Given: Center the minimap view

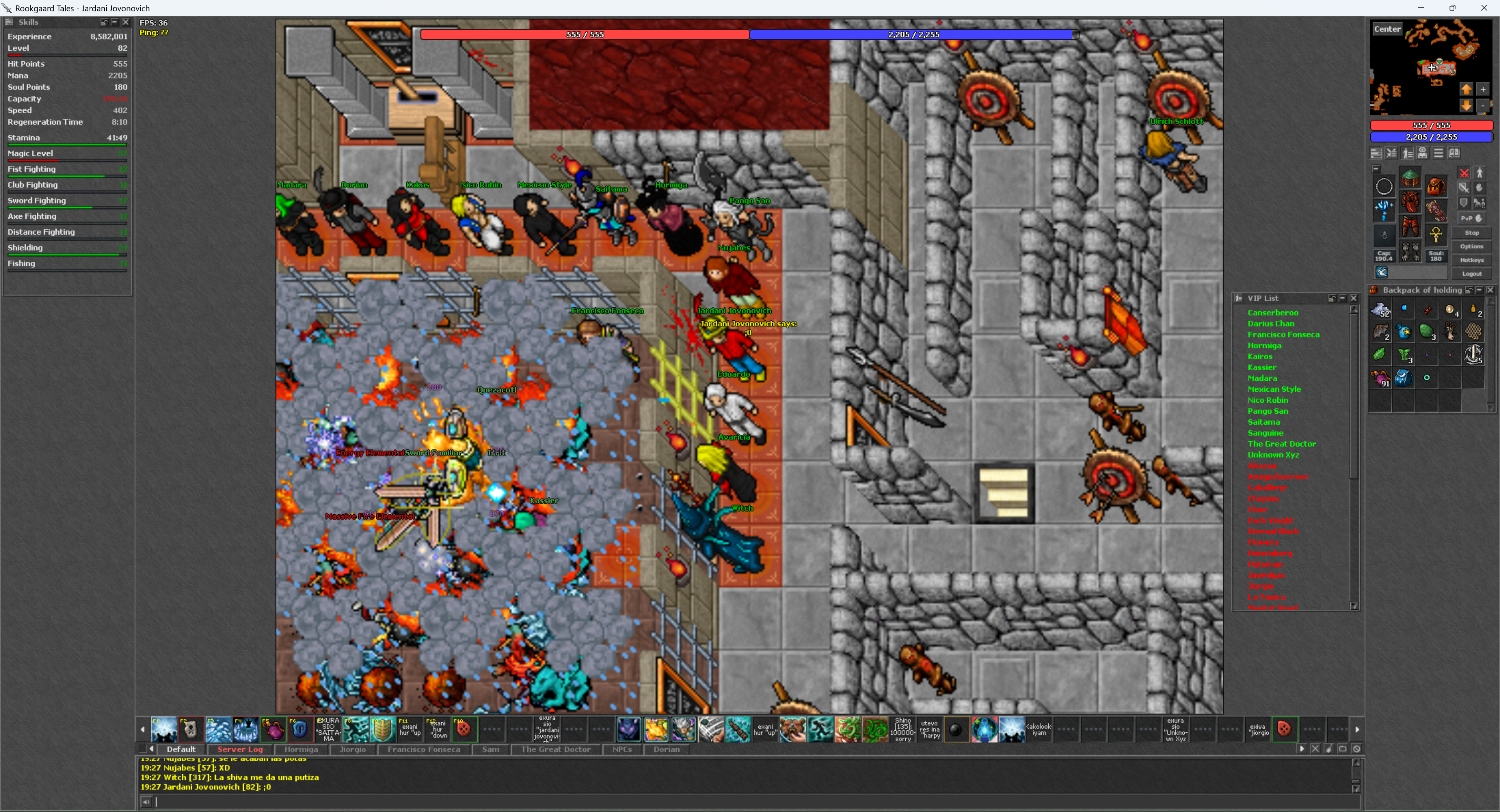Looking at the screenshot, I should click(x=1387, y=29).
